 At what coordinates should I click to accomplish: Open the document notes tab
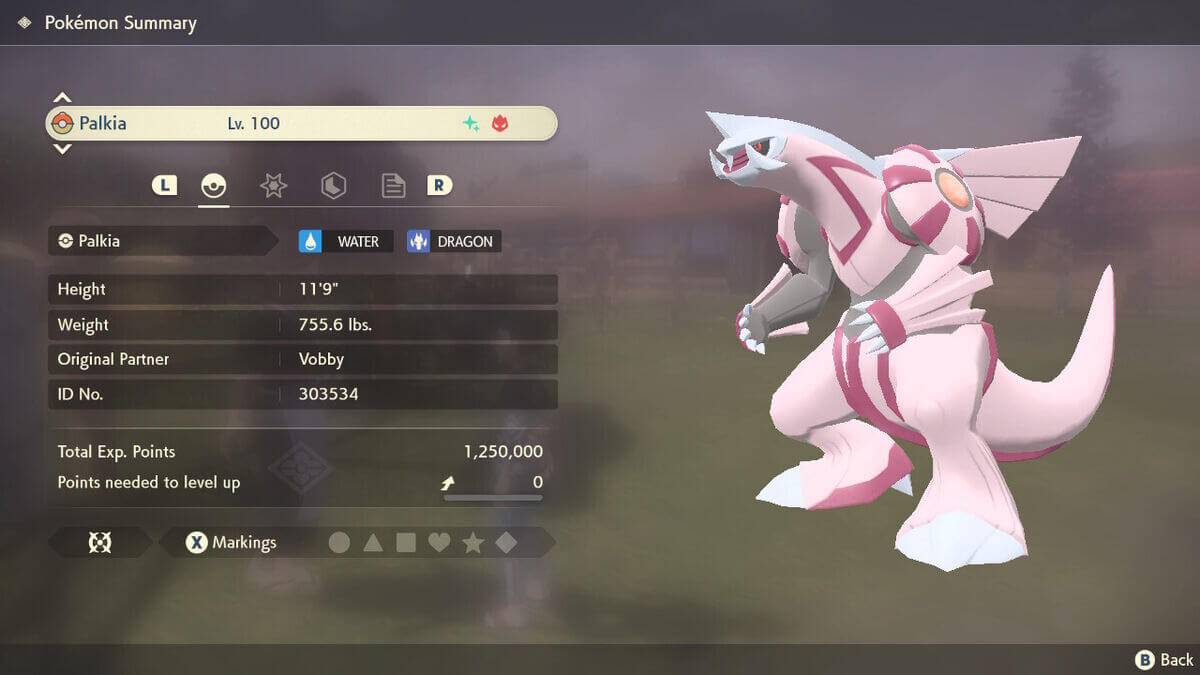[393, 185]
